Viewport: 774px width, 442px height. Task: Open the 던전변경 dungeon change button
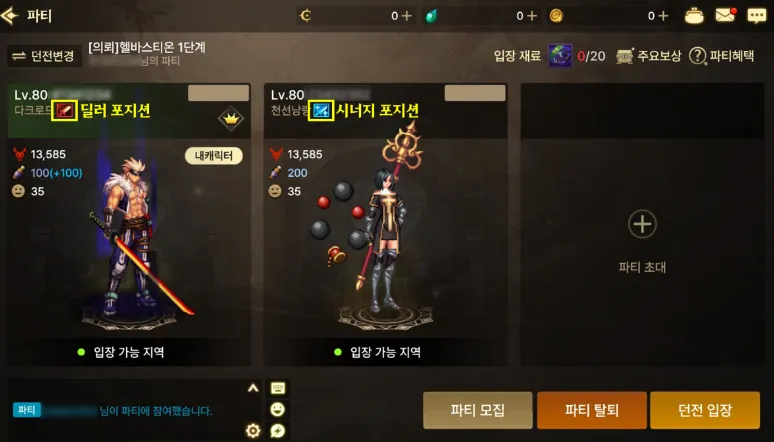point(42,56)
